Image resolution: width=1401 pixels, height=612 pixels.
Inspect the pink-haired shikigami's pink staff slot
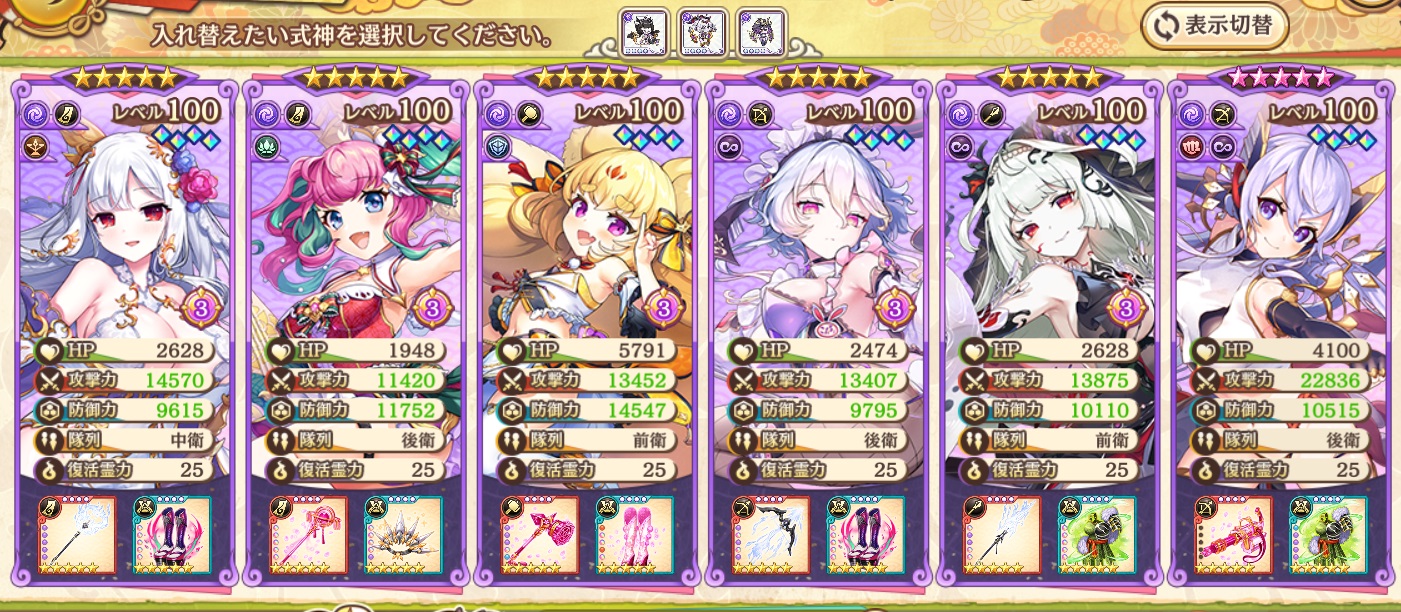click(x=309, y=535)
